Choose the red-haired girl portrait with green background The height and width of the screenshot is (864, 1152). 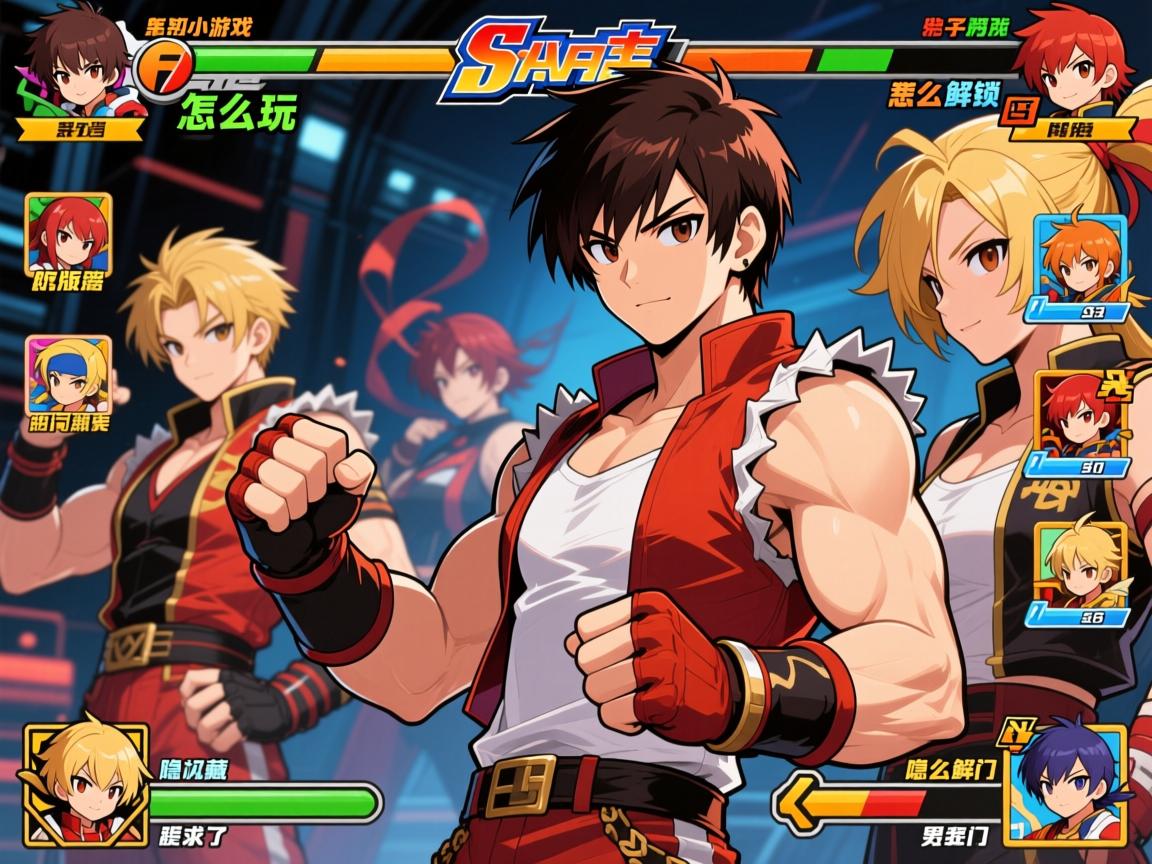[68, 233]
